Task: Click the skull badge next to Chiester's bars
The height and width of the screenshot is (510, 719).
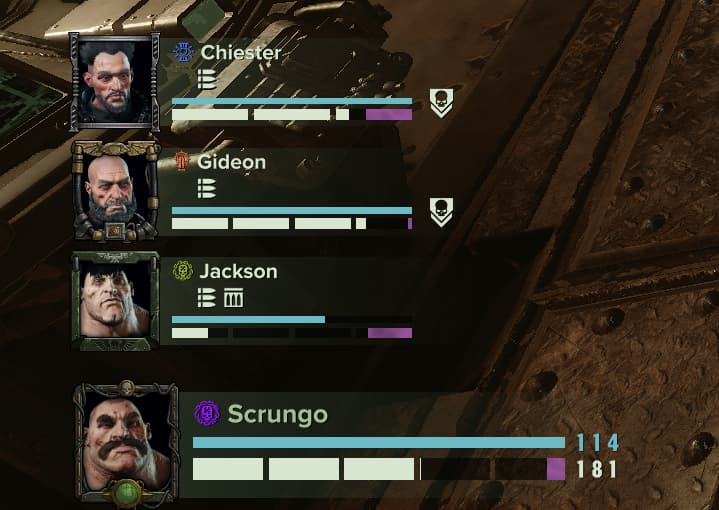Action: coord(440,102)
